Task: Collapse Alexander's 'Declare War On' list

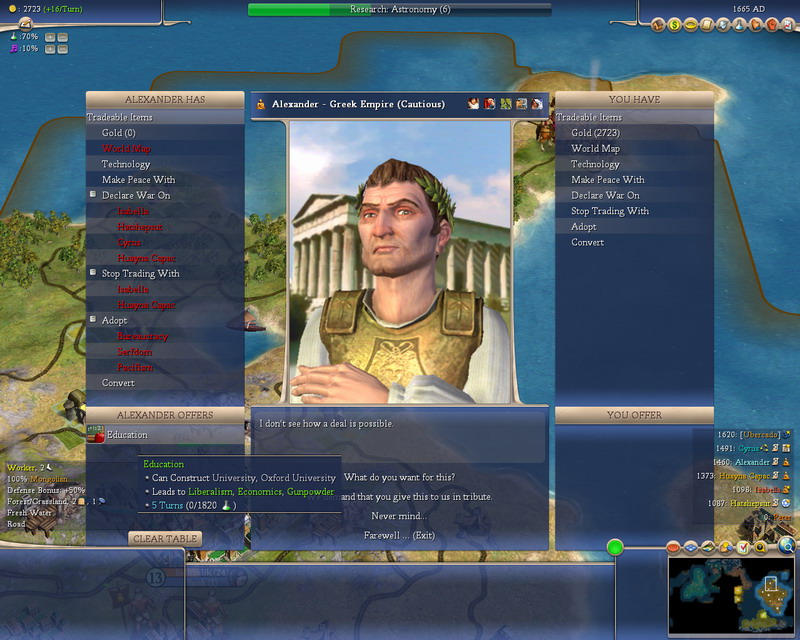Action: 91,195
